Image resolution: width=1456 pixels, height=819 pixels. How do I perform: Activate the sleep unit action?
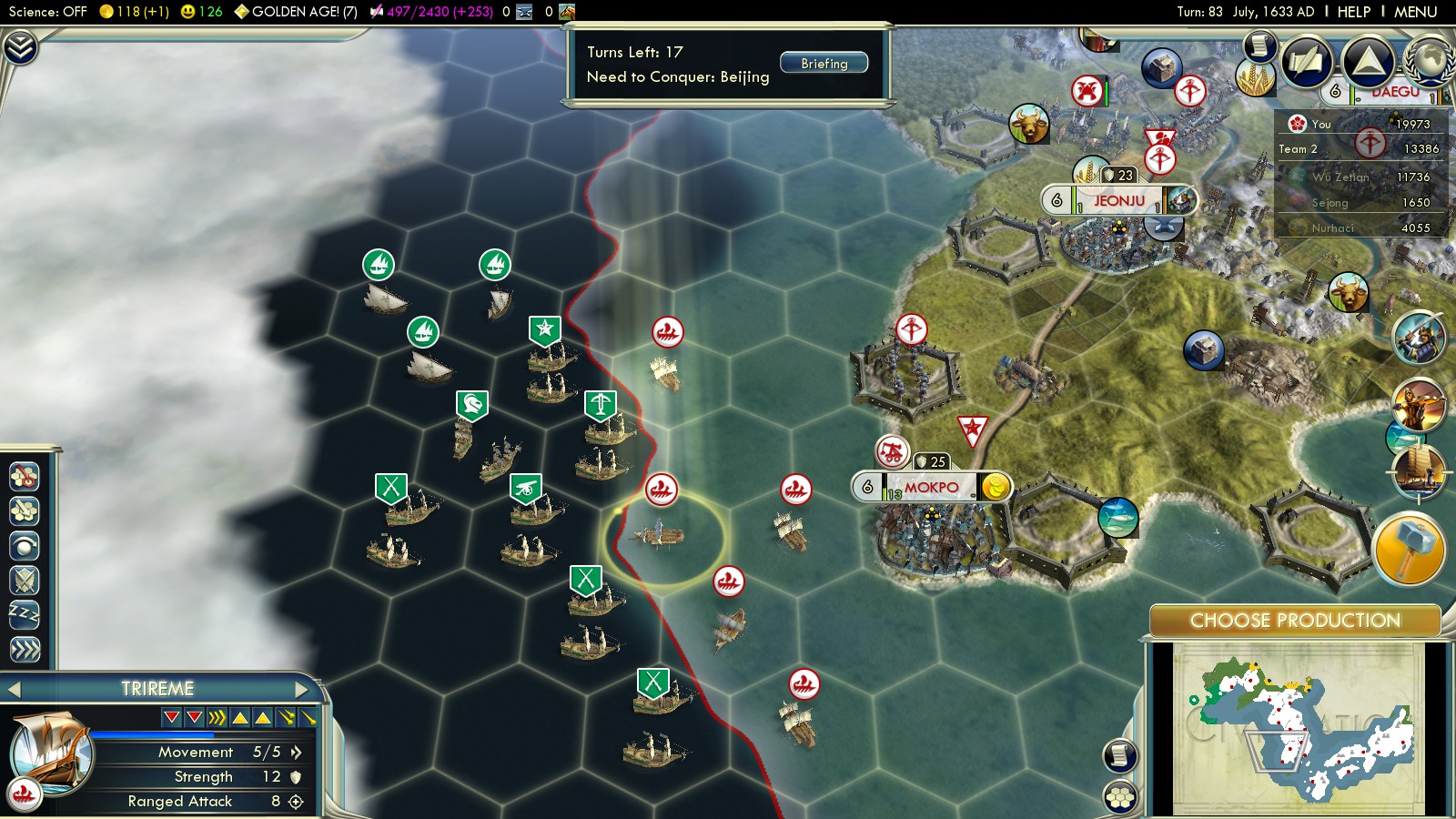coord(25,614)
